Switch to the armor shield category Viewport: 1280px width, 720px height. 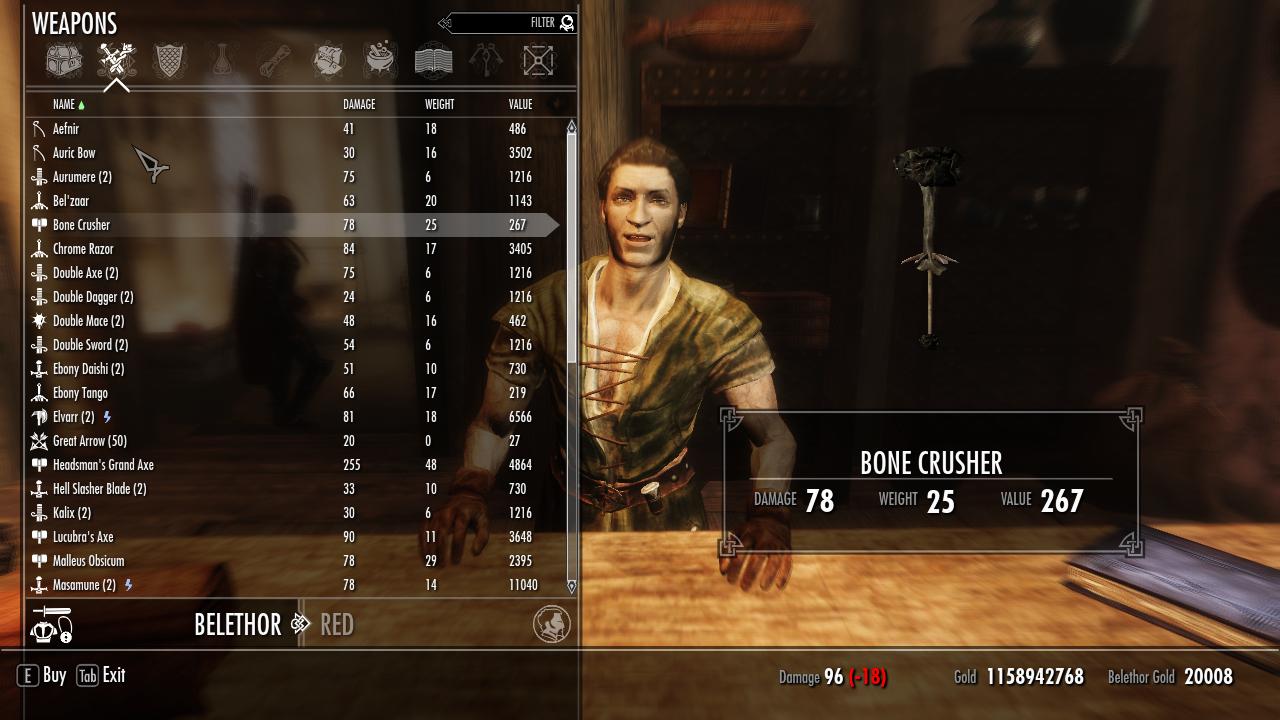pyautogui.click(x=169, y=61)
